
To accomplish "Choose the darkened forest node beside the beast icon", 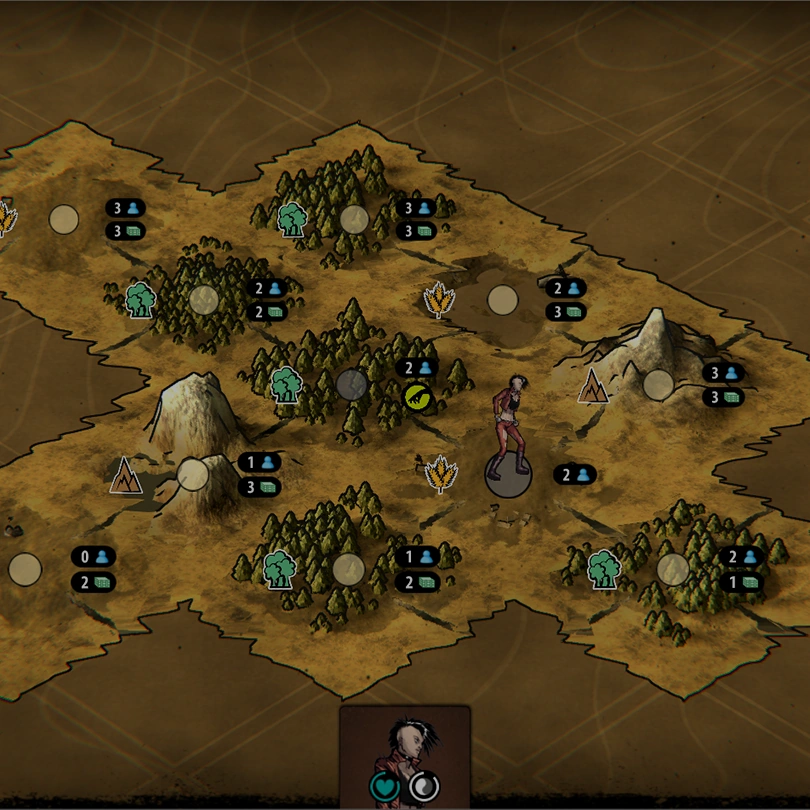I will tap(352, 384).
